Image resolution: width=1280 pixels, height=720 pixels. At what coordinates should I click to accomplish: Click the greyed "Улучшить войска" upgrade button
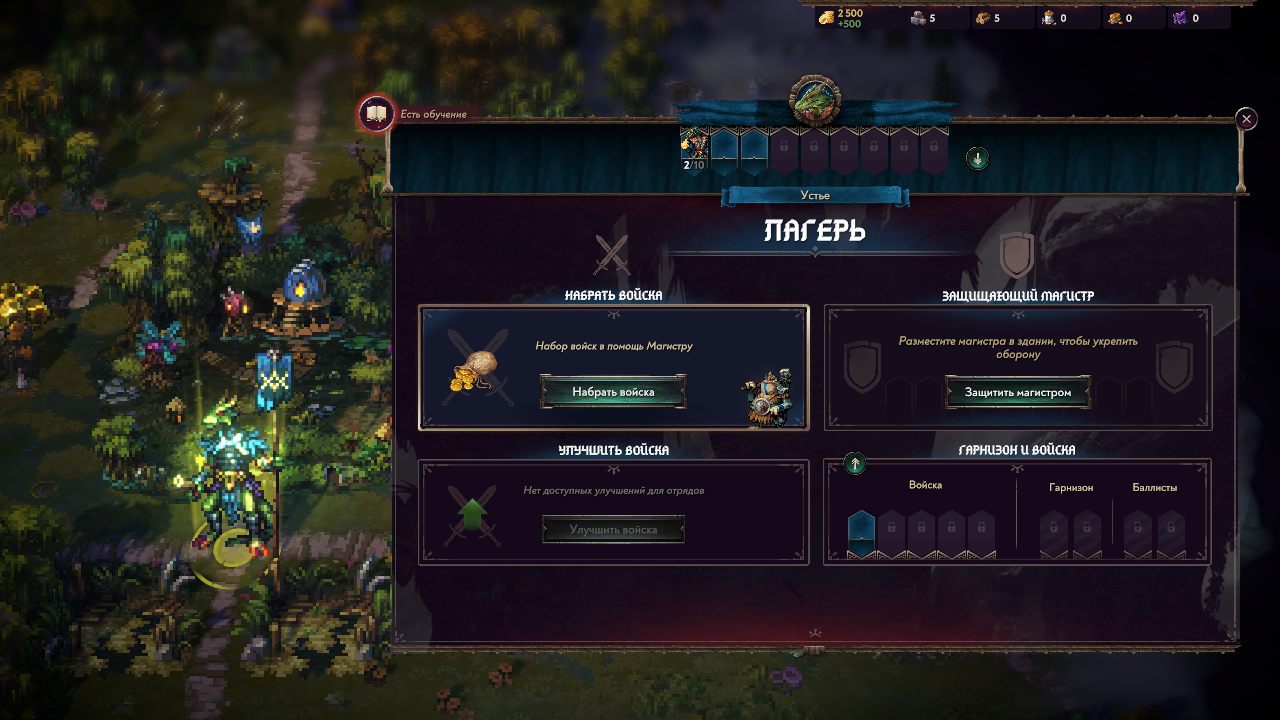pos(613,529)
